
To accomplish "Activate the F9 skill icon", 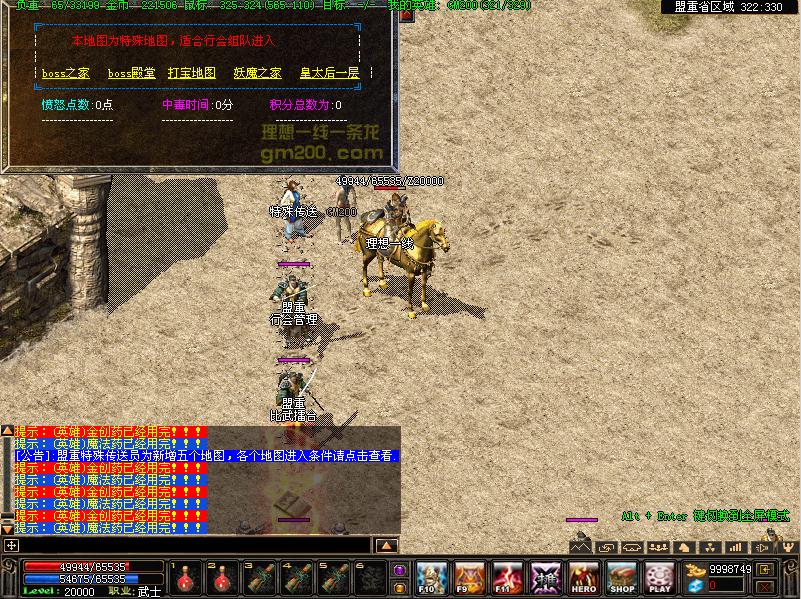I will 469,577.
